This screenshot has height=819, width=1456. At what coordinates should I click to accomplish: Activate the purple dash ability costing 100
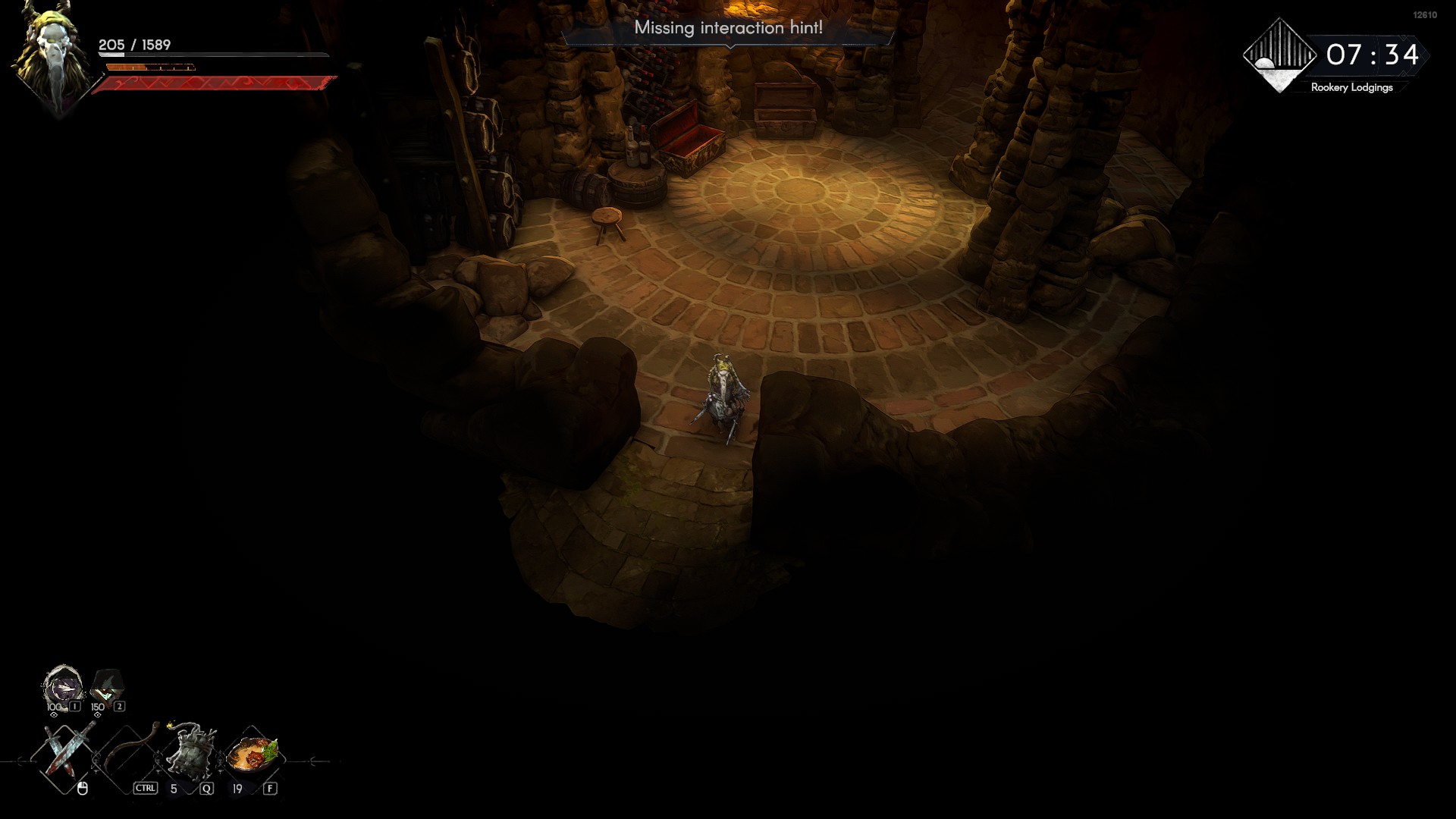coord(62,686)
